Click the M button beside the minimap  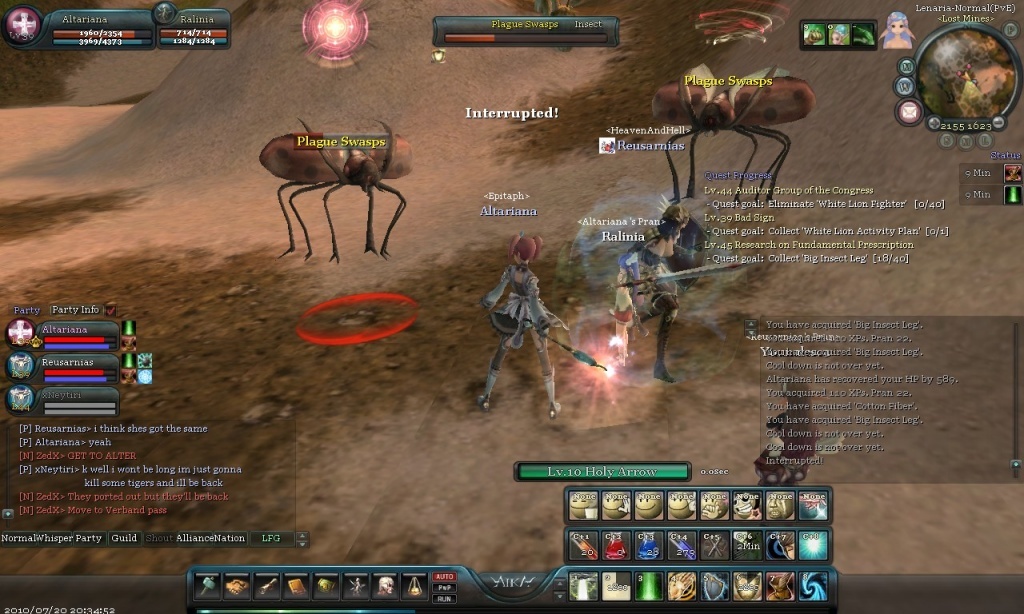(906, 67)
